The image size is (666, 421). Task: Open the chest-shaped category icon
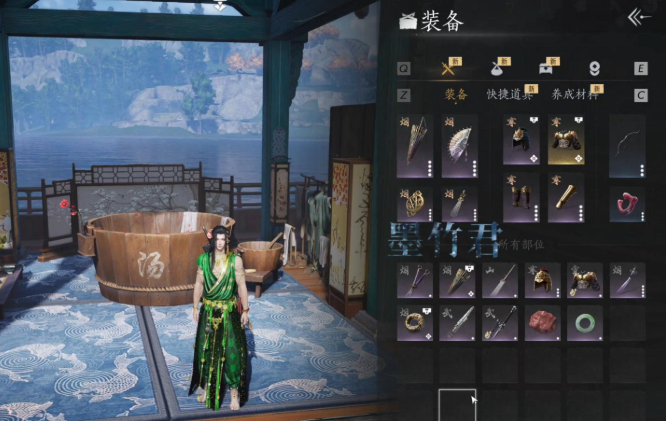(546, 68)
